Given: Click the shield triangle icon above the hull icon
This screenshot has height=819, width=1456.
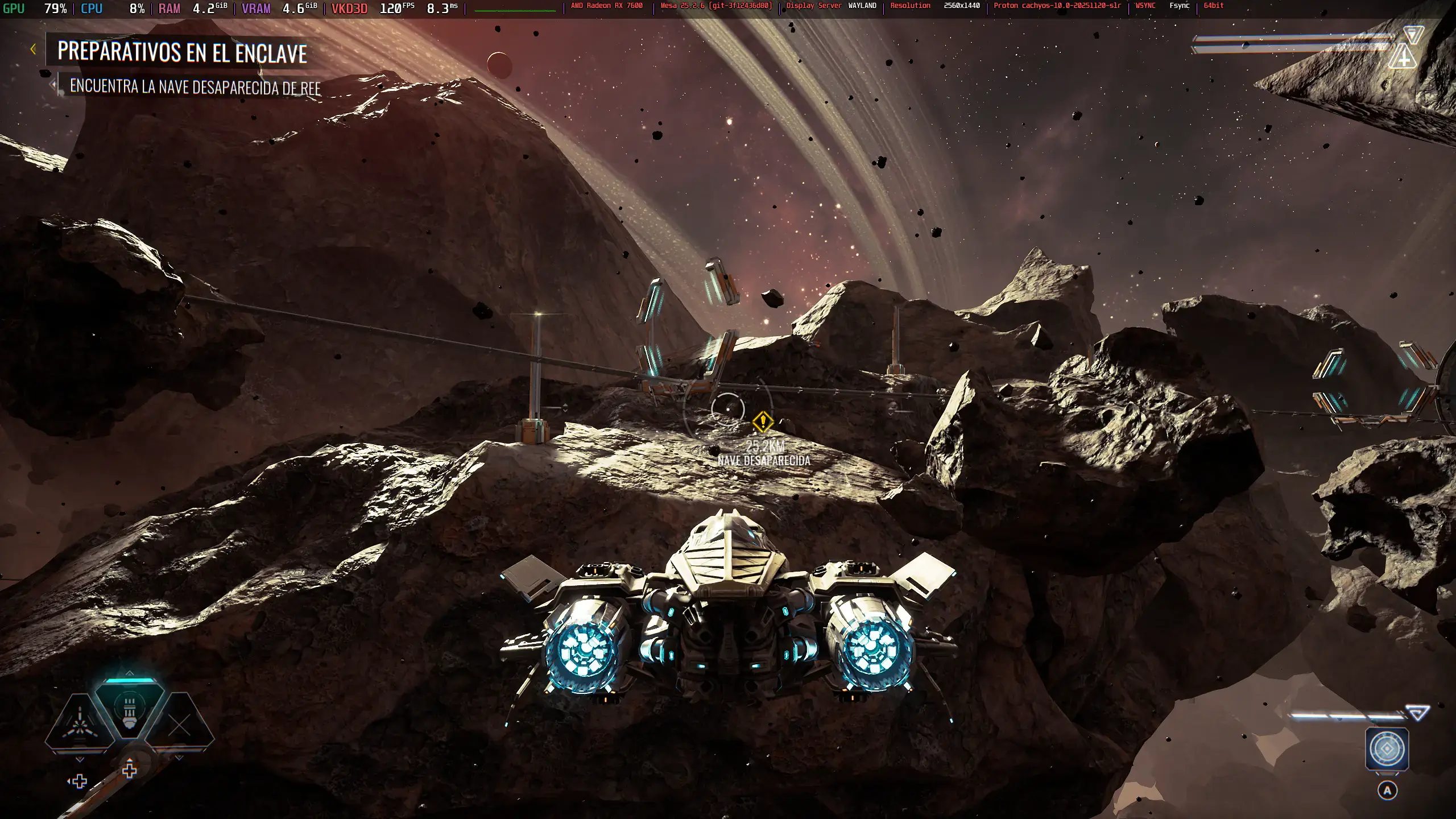Looking at the screenshot, I should click(x=1413, y=34).
